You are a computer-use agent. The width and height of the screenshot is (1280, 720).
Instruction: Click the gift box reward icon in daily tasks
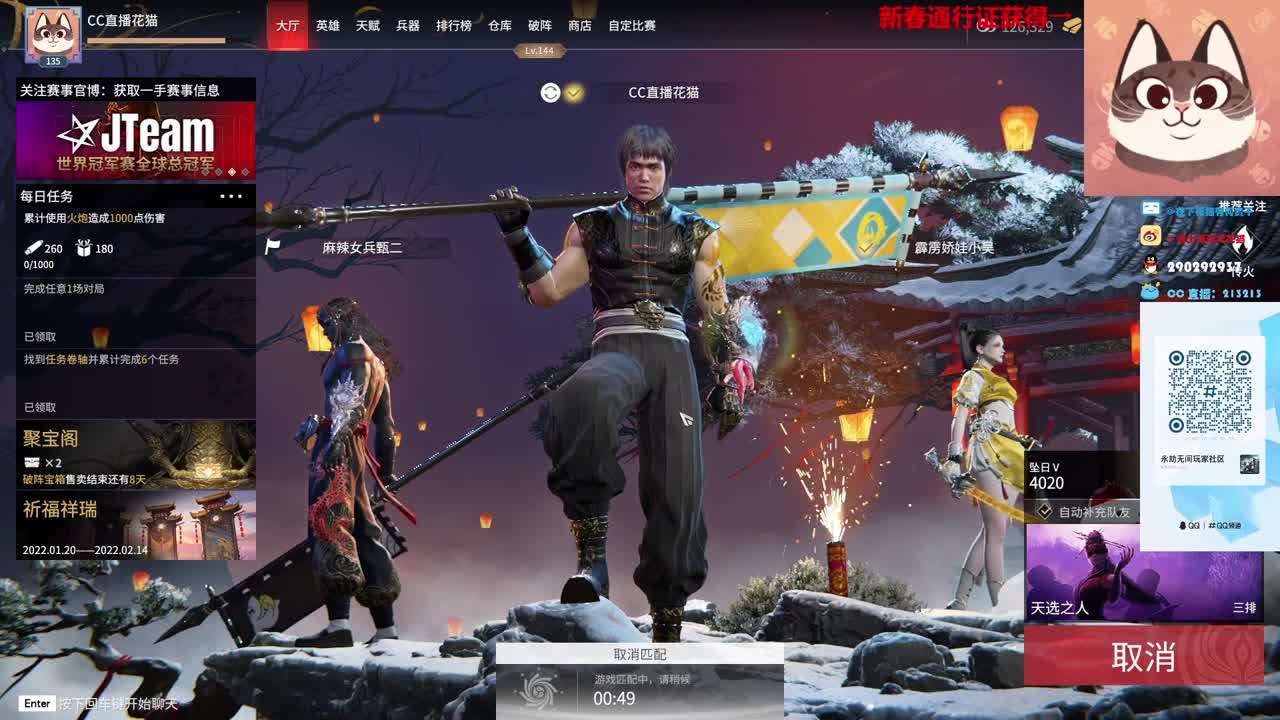pyautogui.click(x=84, y=248)
